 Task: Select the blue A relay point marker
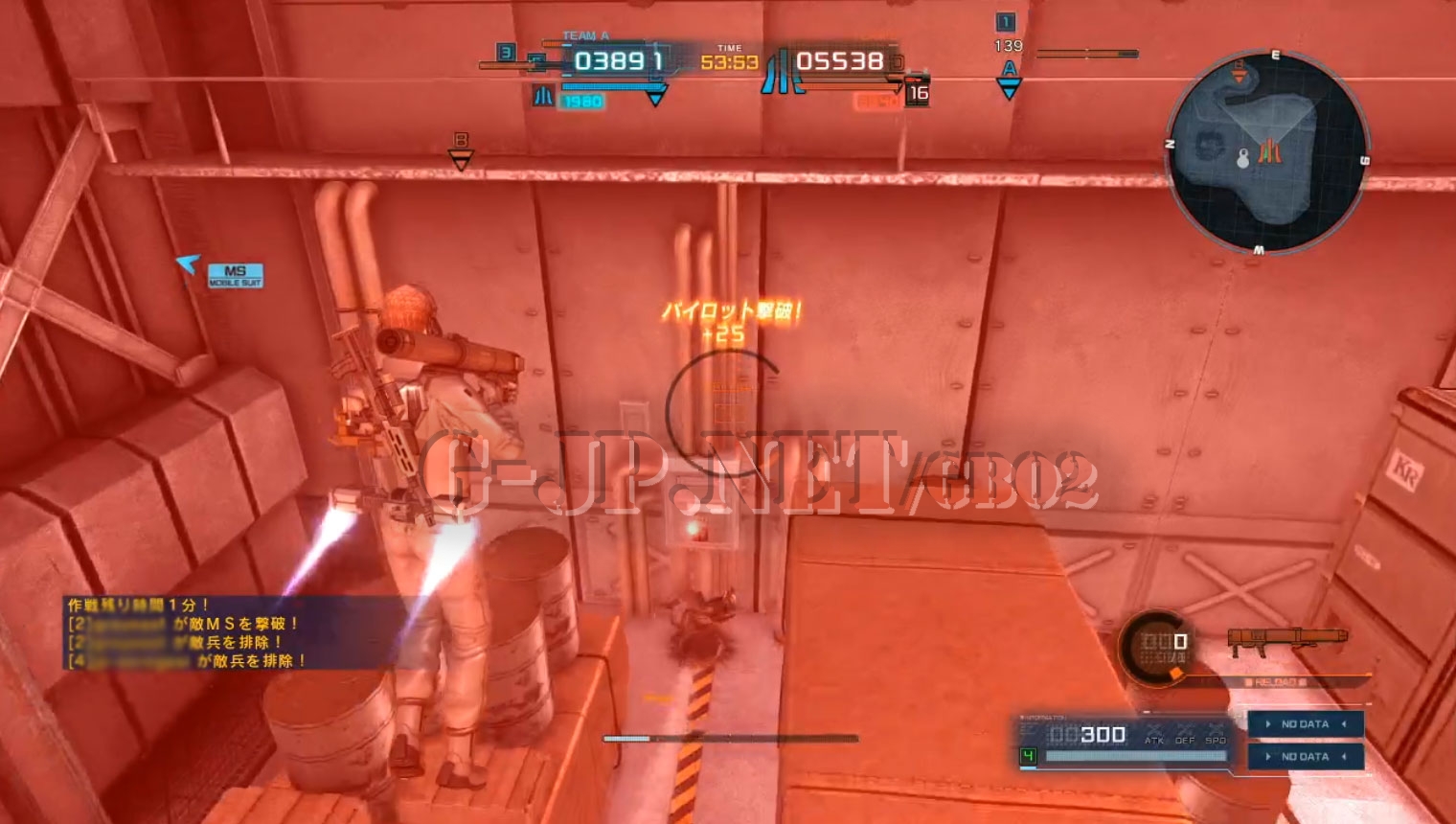[x=1009, y=80]
